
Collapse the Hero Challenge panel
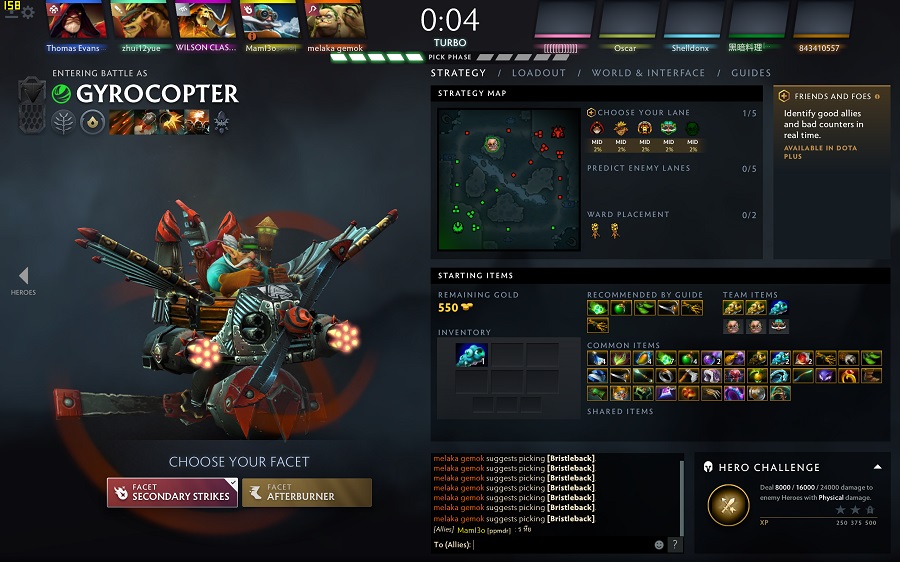click(877, 467)
